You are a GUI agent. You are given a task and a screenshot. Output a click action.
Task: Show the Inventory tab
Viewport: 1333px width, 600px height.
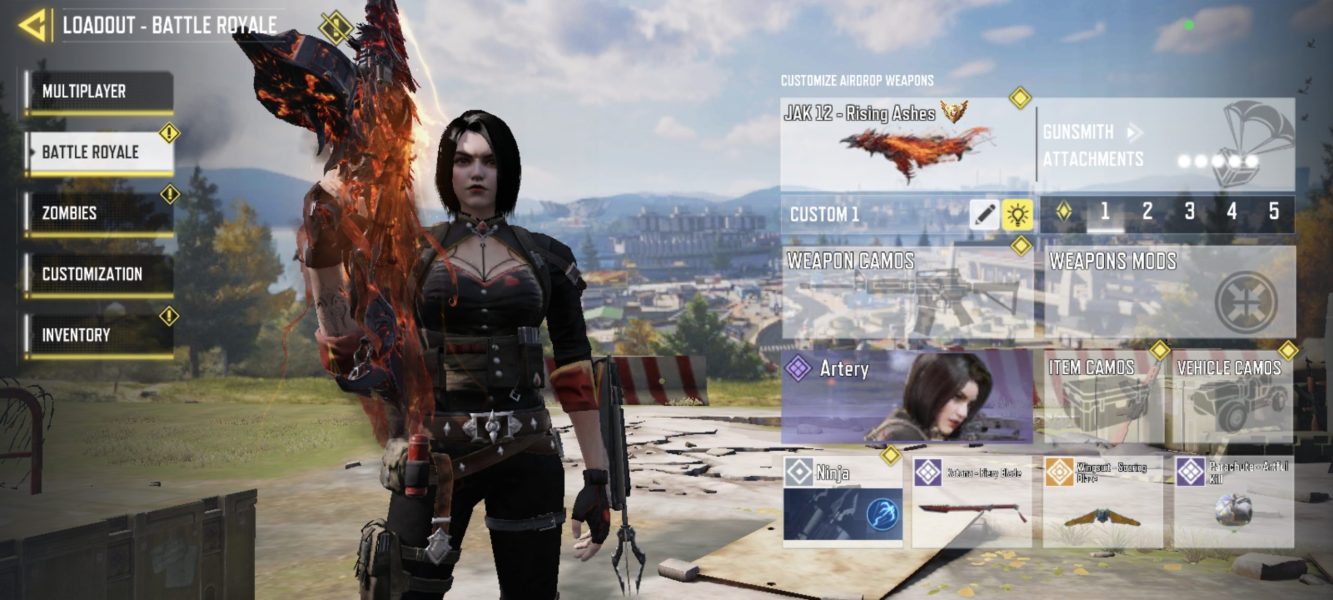tap(99, 336)
